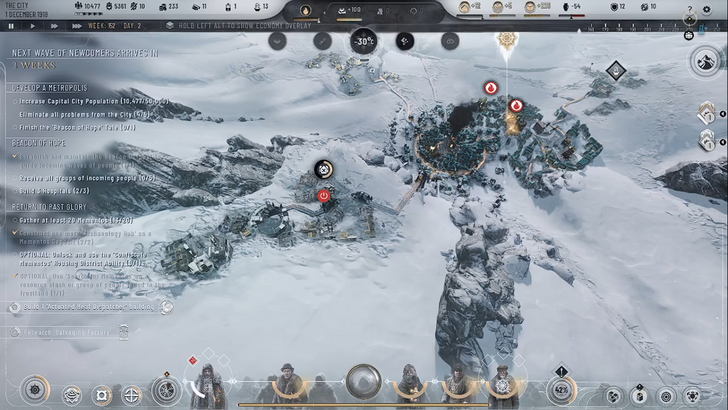Select the fur-hooded faction leader portrait
Image resolution: width=728 pixels, height=410 pixels.
[207, 383]
